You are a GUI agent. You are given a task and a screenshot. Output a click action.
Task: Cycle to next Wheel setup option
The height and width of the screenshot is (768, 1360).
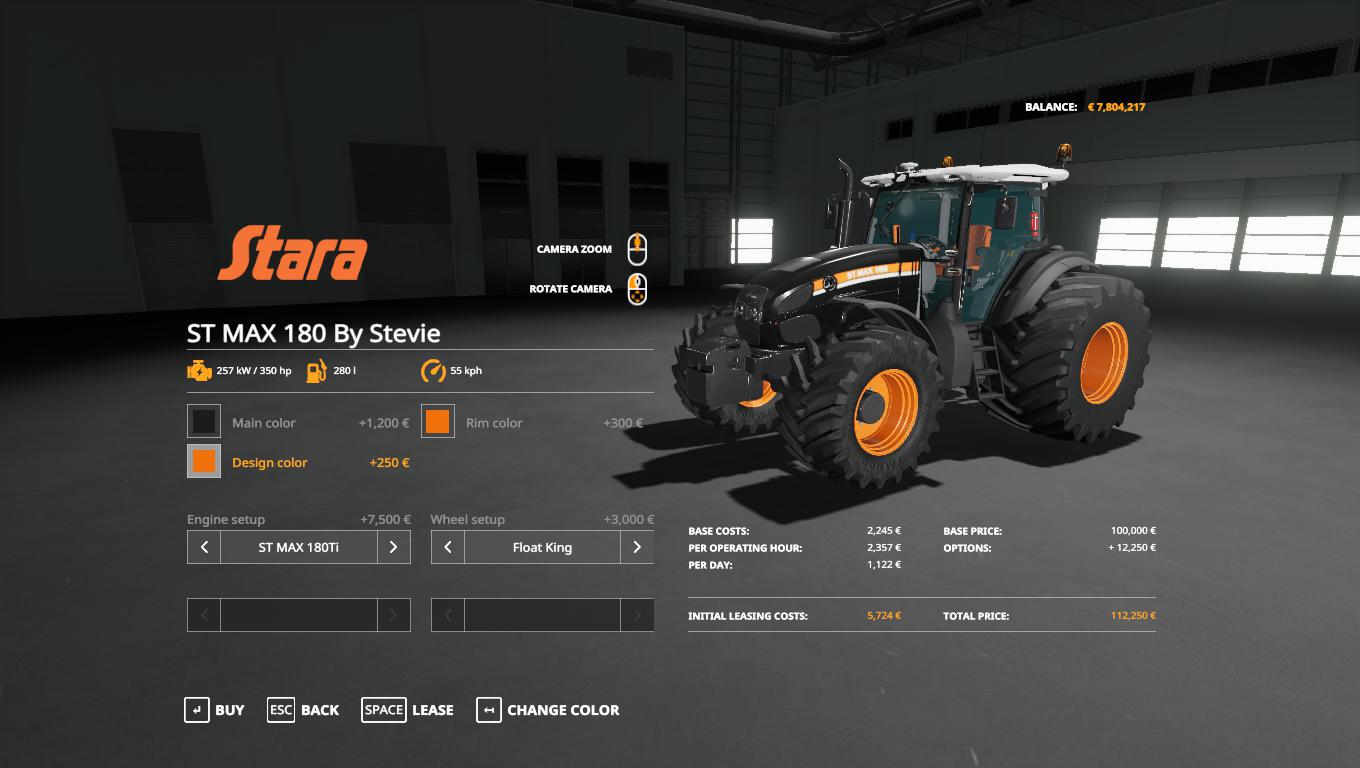point(637,547)
